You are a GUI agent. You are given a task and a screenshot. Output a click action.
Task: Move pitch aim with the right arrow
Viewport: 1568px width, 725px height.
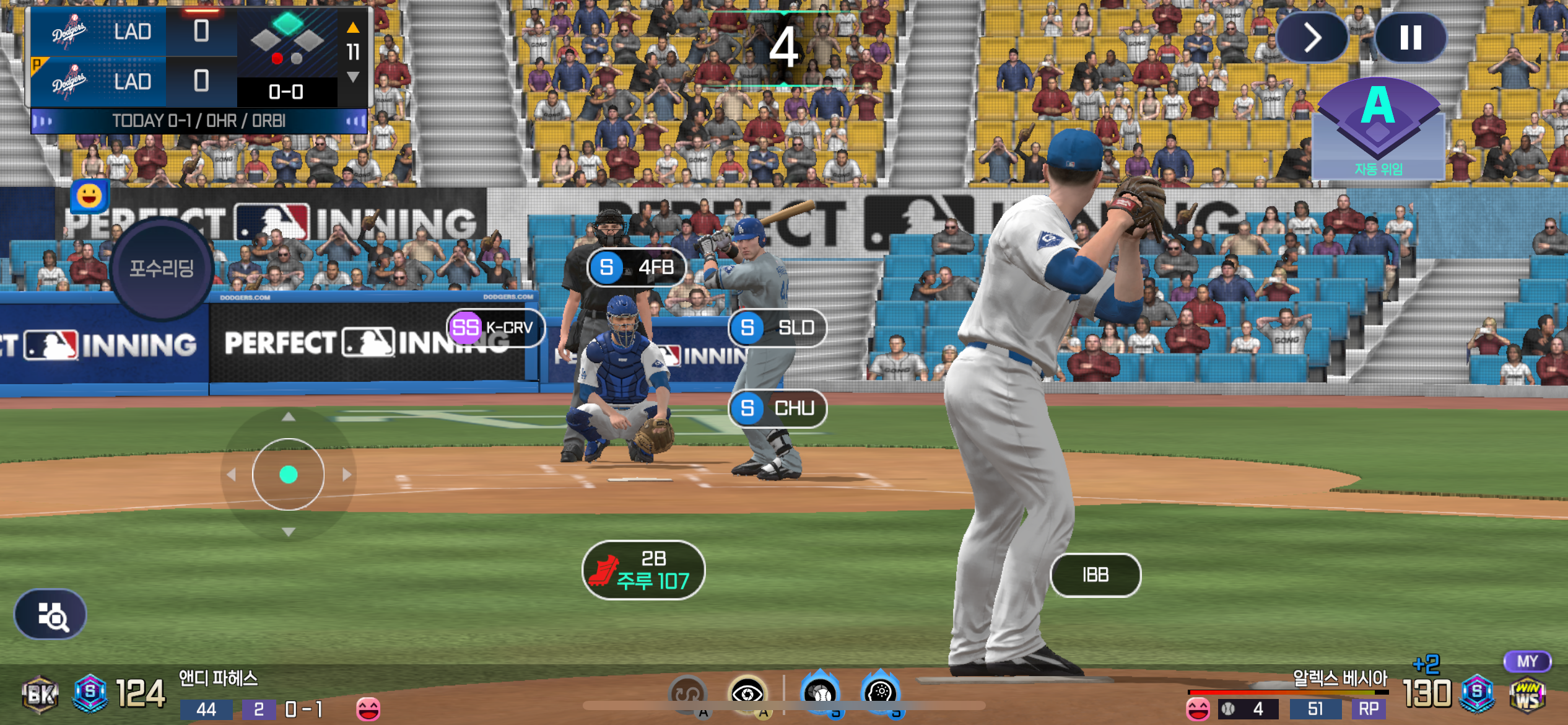tap(347, 475)
